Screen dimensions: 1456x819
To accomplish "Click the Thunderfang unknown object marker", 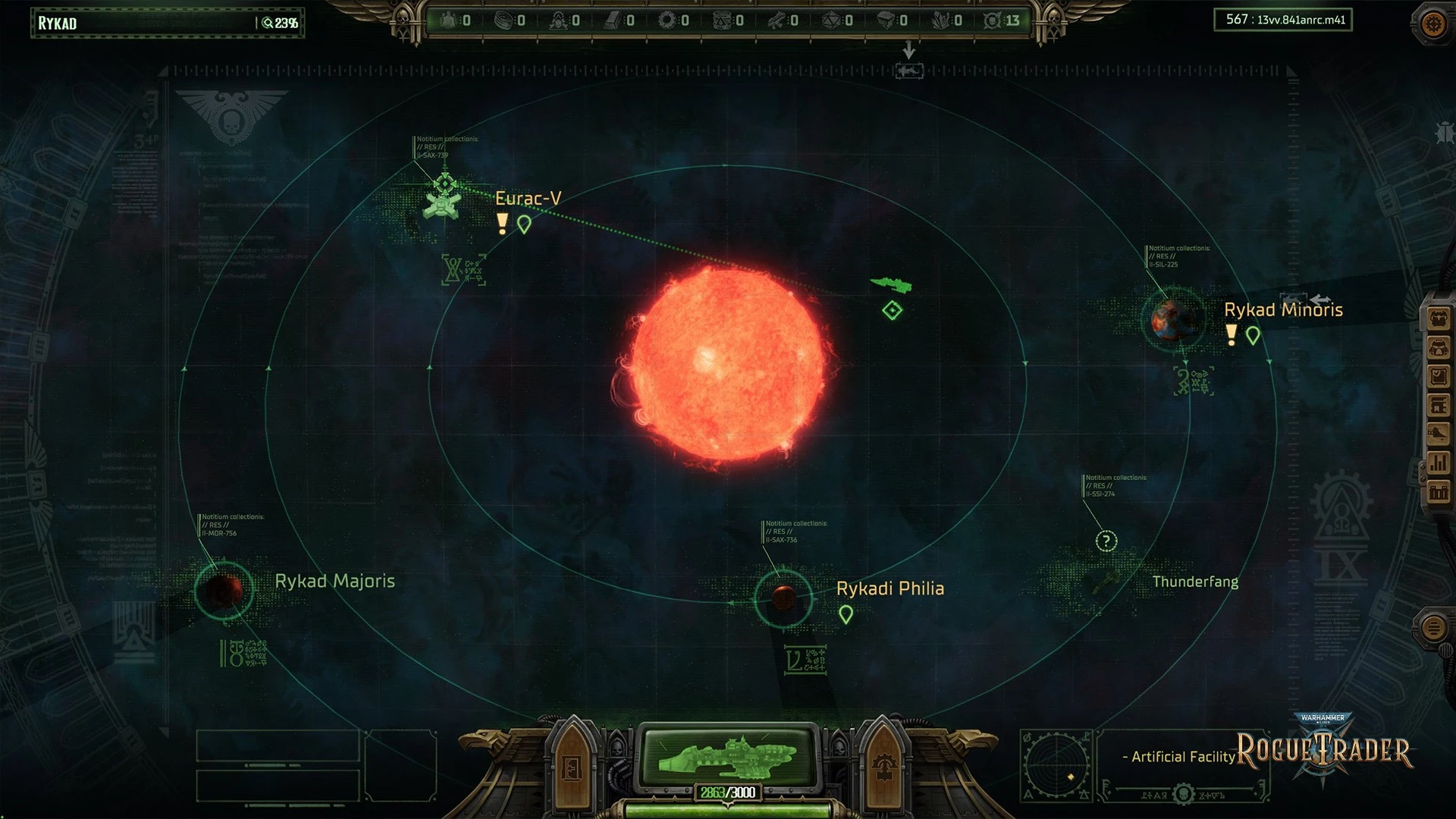I will 1106,541.
